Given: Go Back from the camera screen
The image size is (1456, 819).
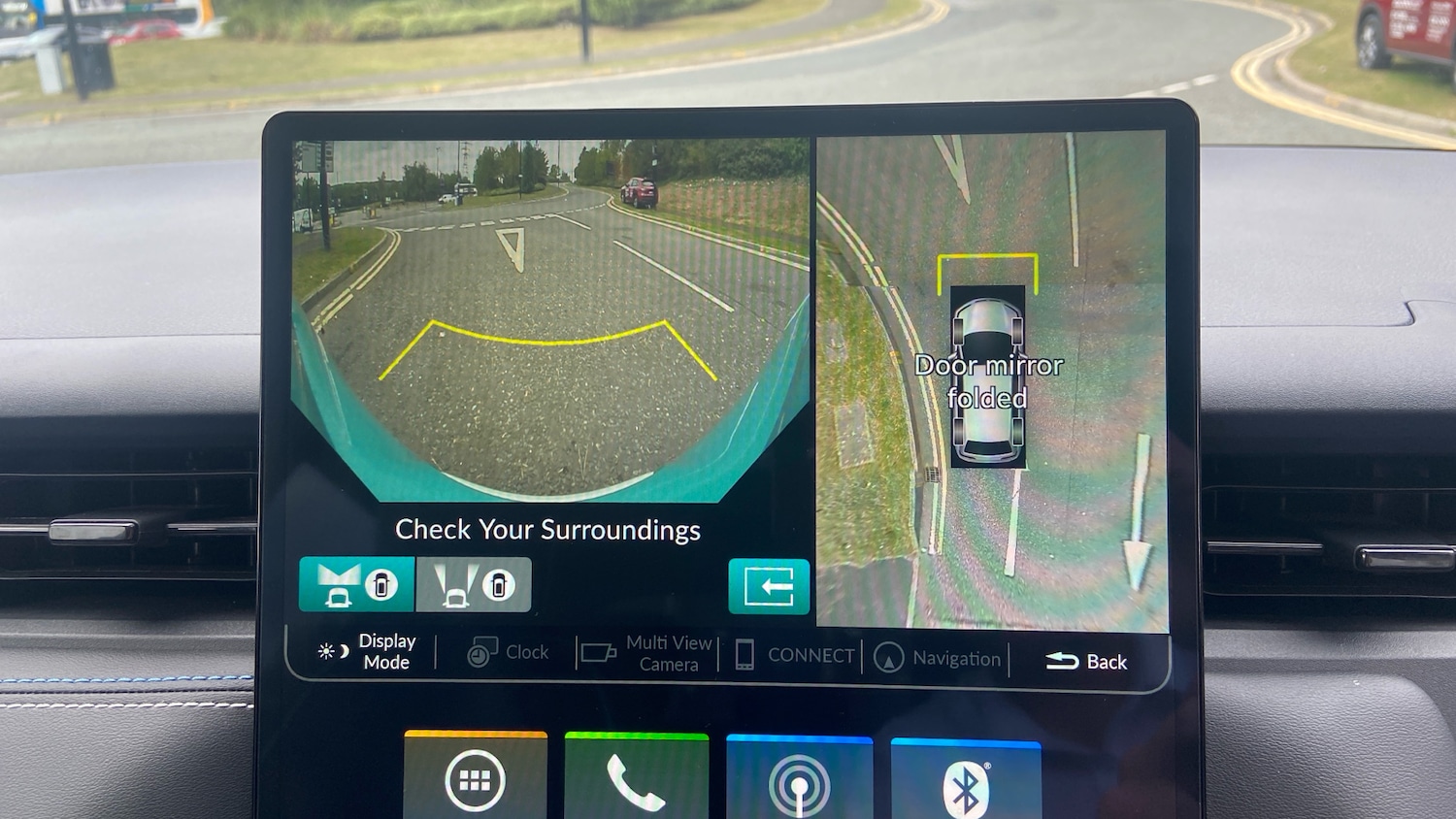Looking at the screenshot, I should tap(1086, 661).
